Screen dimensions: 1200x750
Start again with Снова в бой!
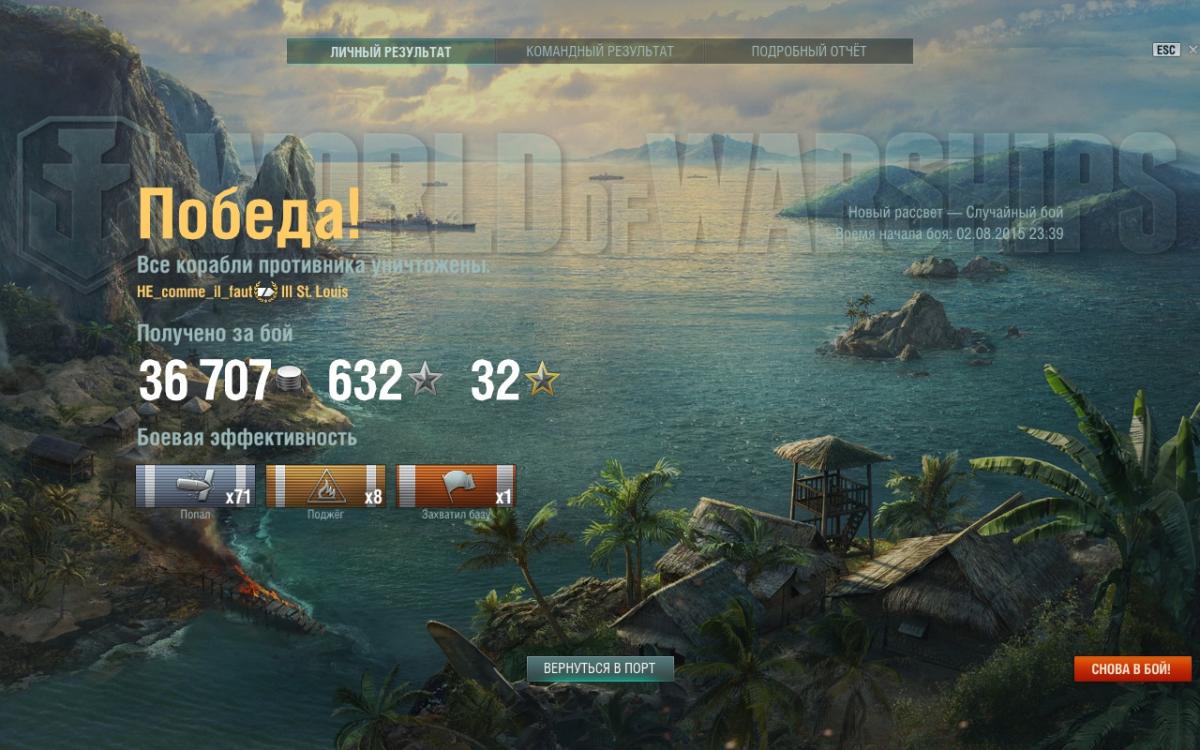1133,669
